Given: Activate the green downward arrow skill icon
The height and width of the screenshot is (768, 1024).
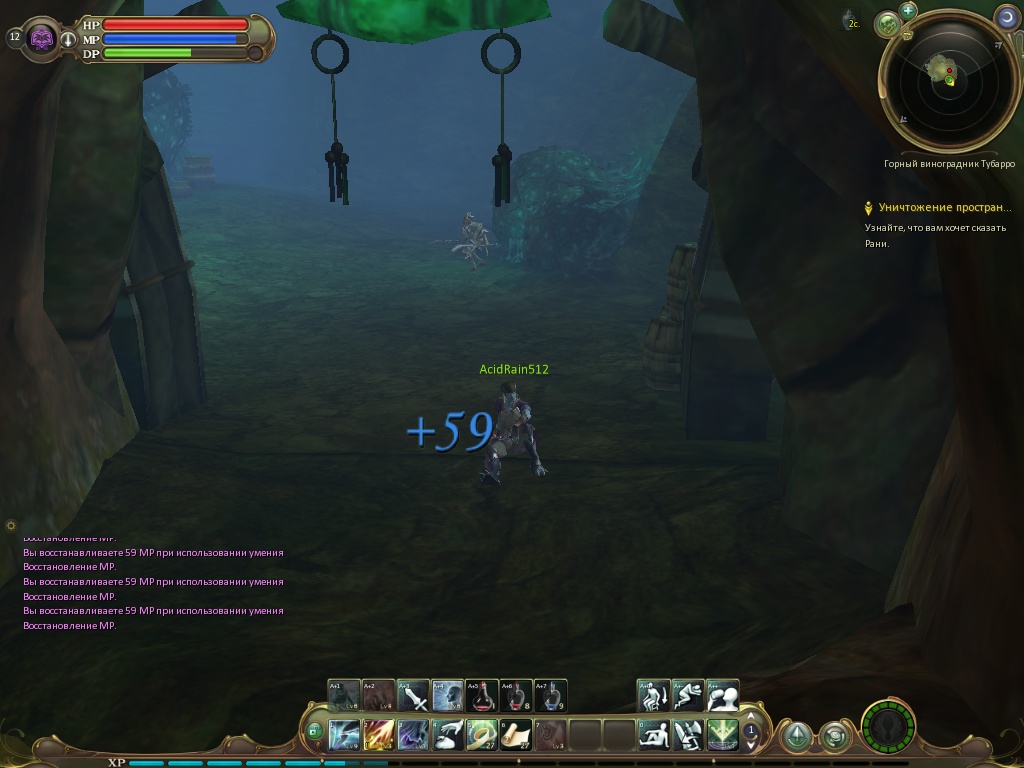Looking at the screenshot, I should [x=722, y=735].
